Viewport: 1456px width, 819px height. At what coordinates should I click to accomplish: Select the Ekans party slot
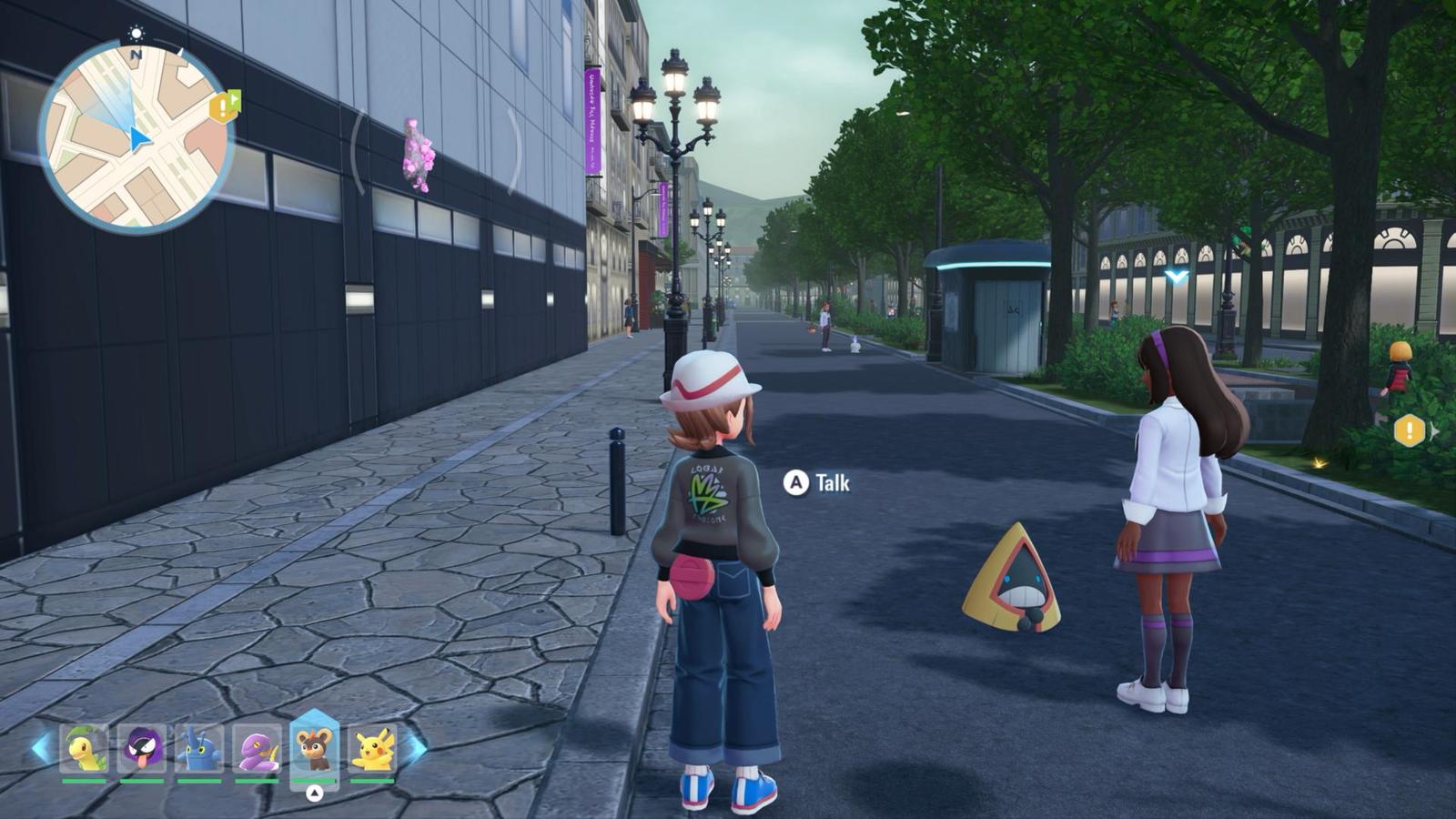tap(258, 748)
